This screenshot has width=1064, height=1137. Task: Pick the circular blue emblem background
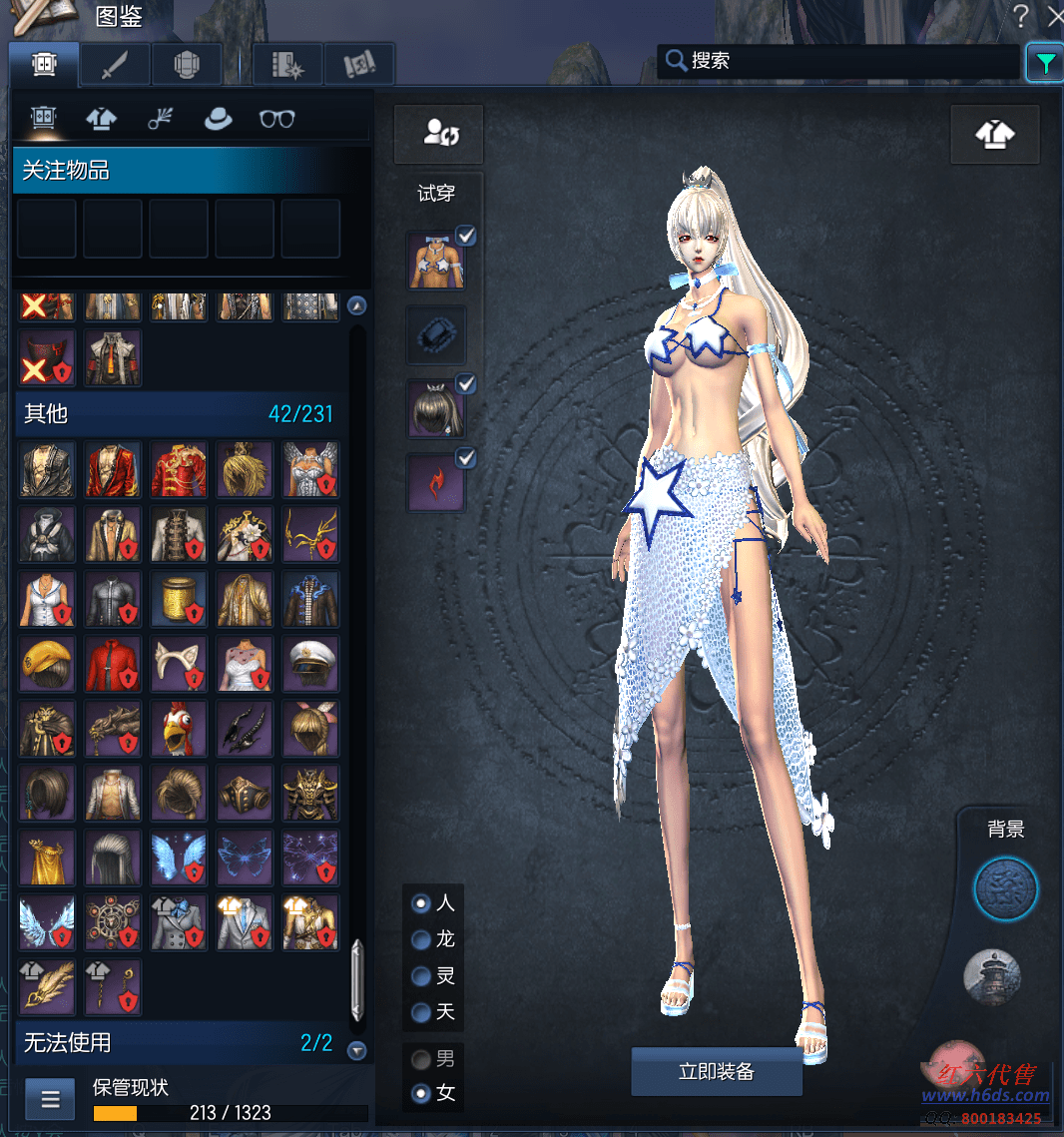[1005, 887]
